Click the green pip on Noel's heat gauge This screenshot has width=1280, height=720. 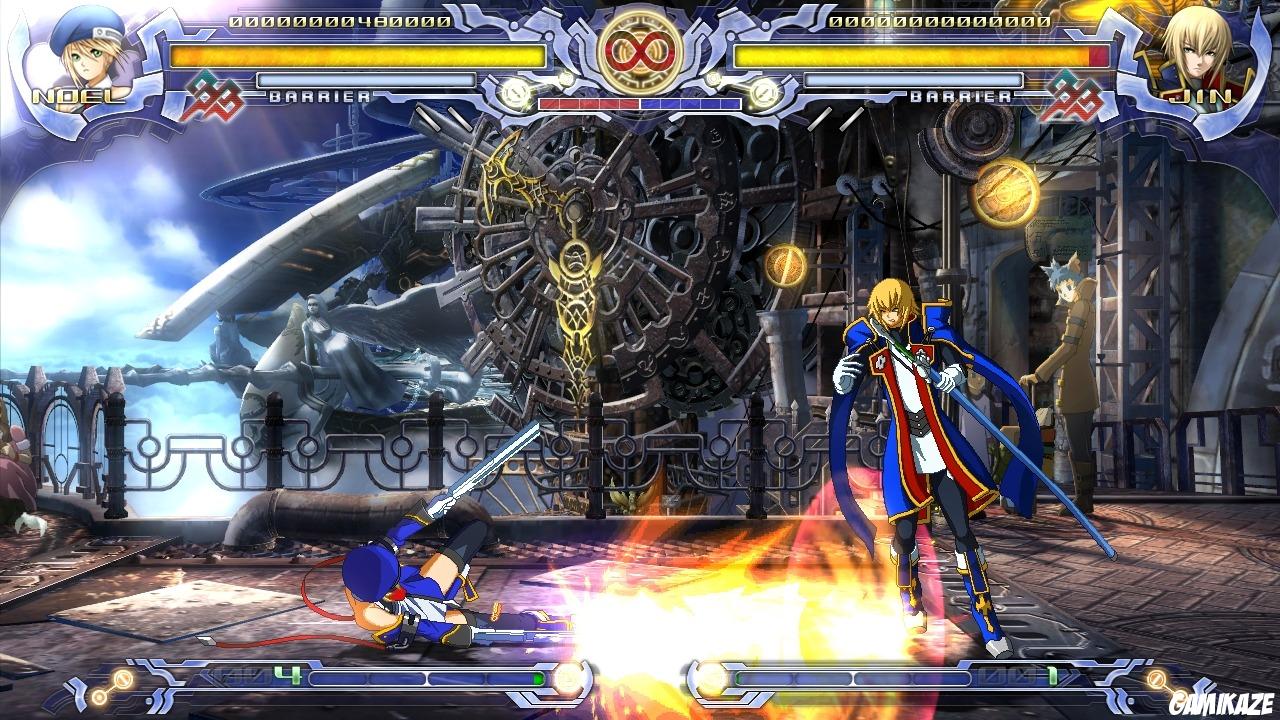click(x=541, y=677)
